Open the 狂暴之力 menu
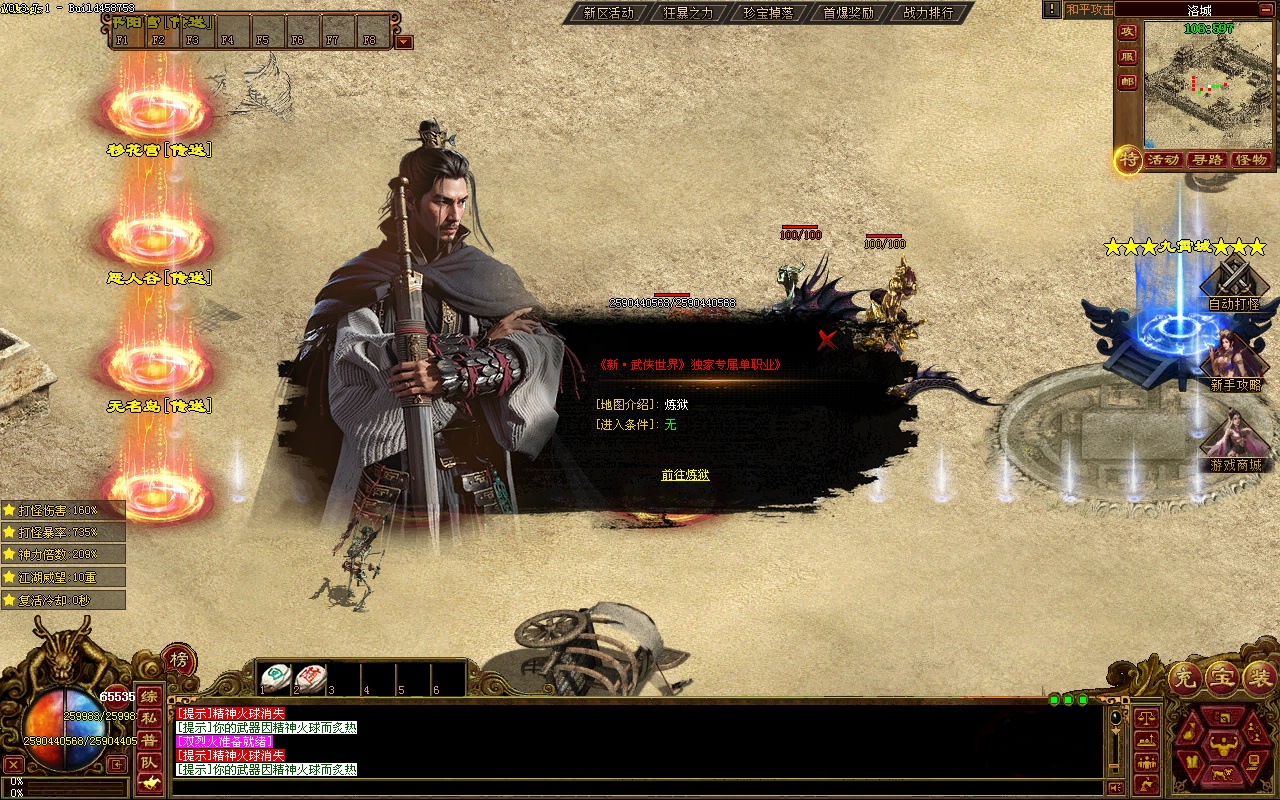Viewport: 1280px width, 800px height. coord(688,13)
